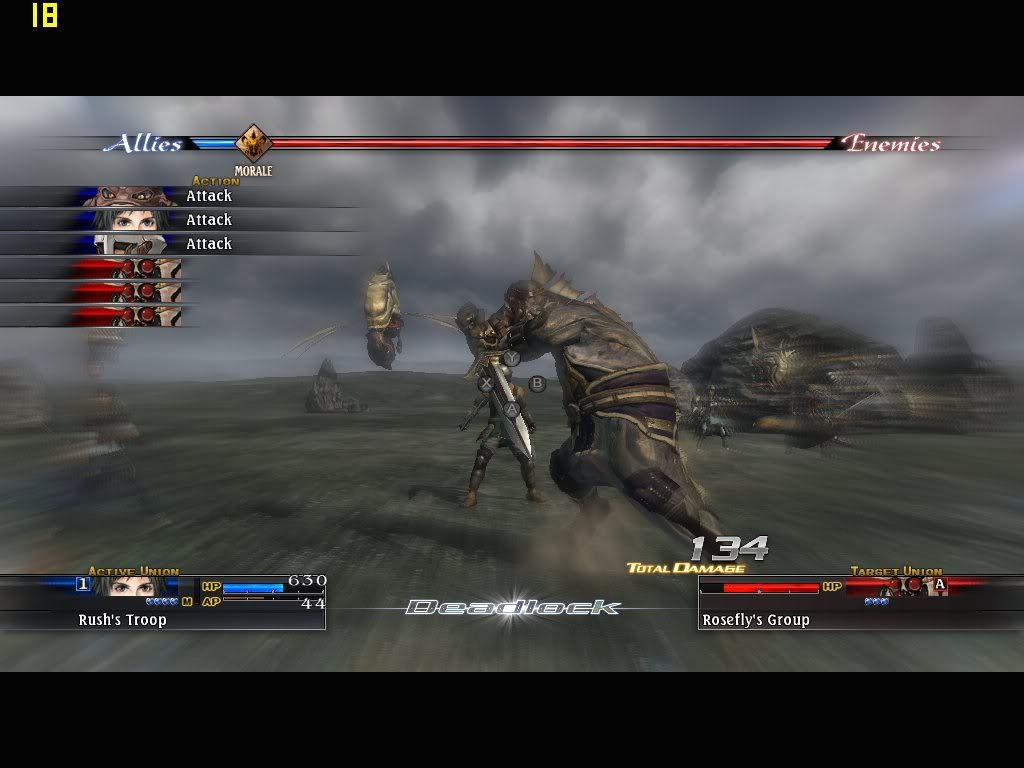Select the toad-faced ally's Attack row

pyautogui.click(x=180, y=196)
